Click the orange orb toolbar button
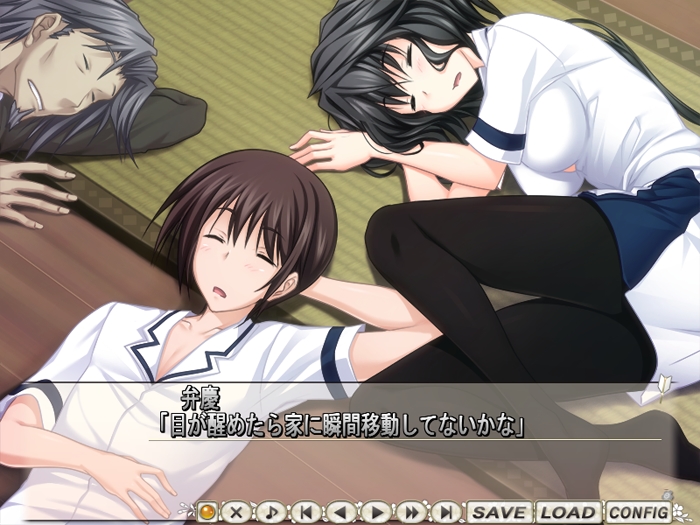 coord(207,512)
